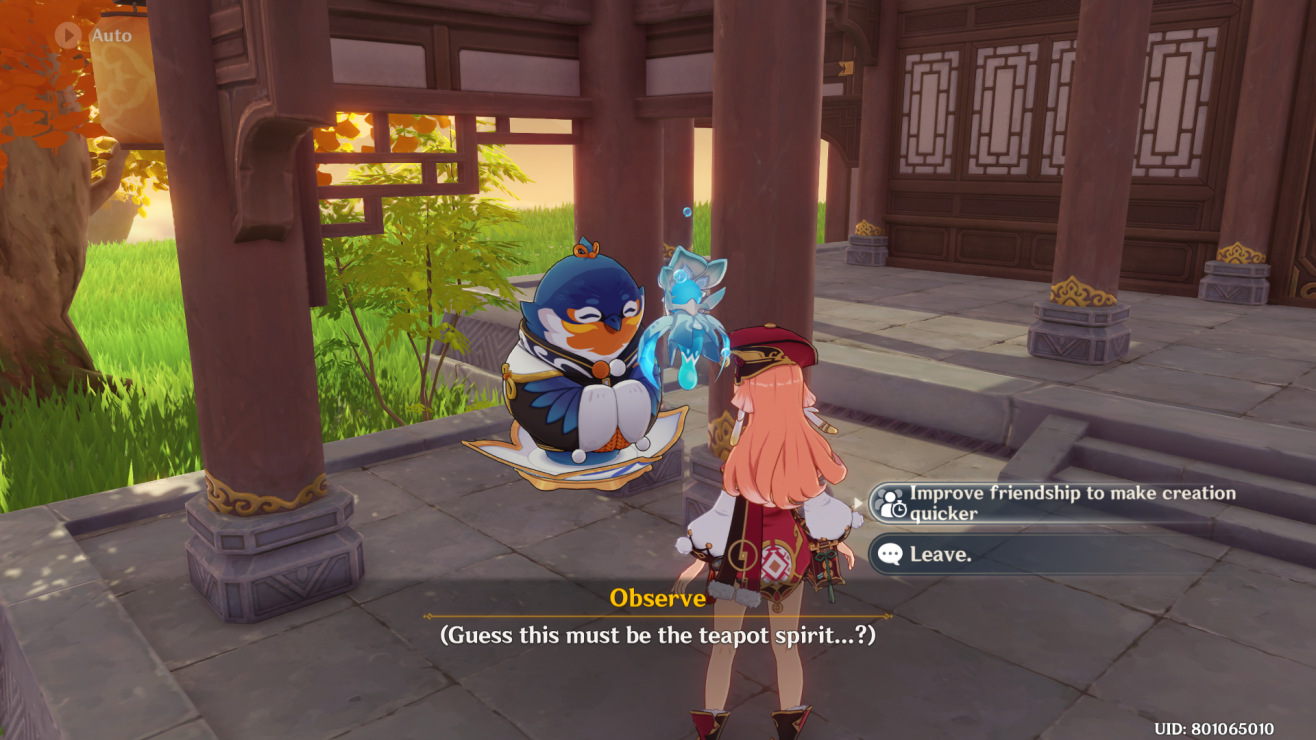Click the gold divider line under Observe

658,616
